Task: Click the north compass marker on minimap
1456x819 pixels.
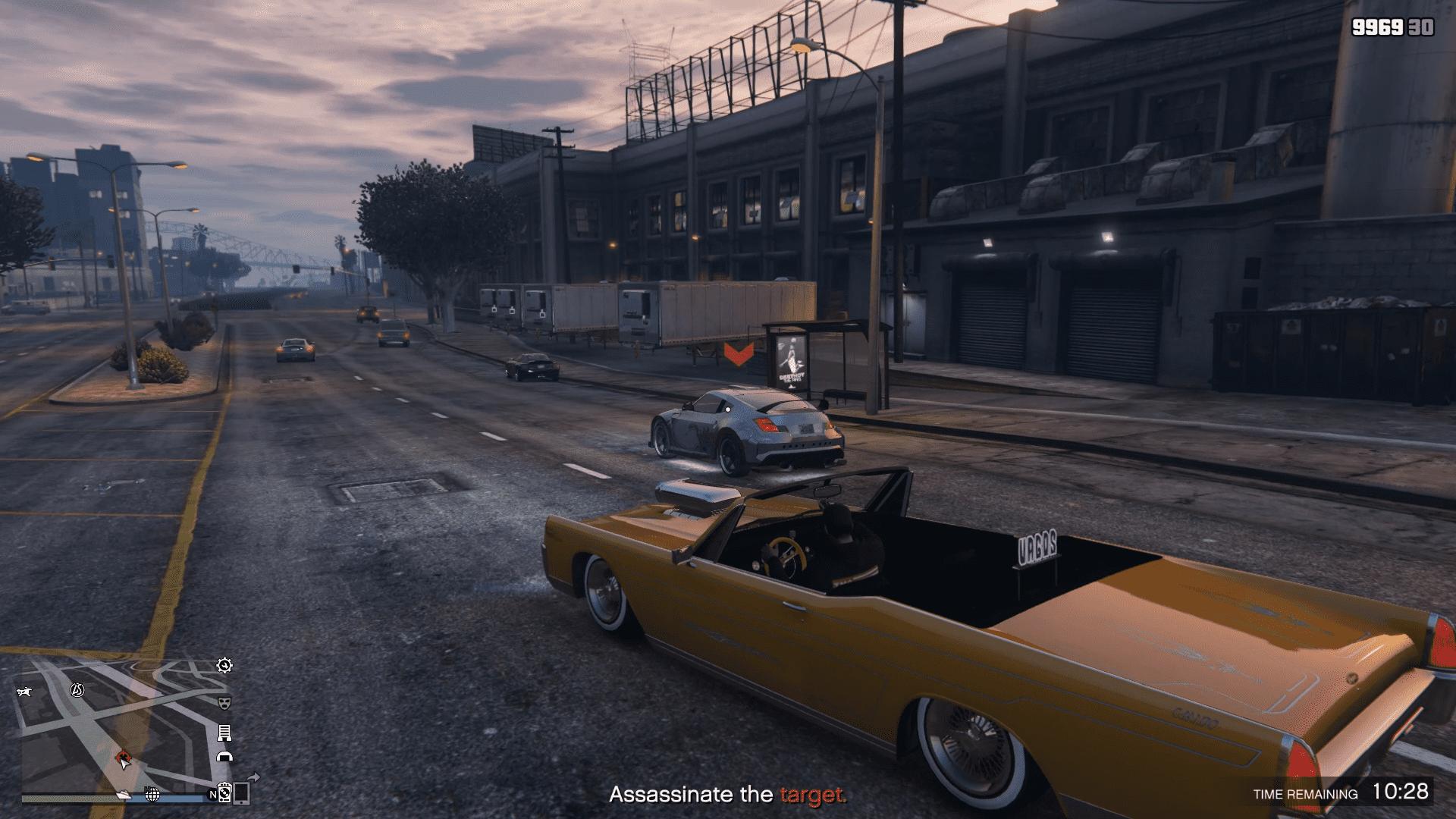Action: pos(212,795)
